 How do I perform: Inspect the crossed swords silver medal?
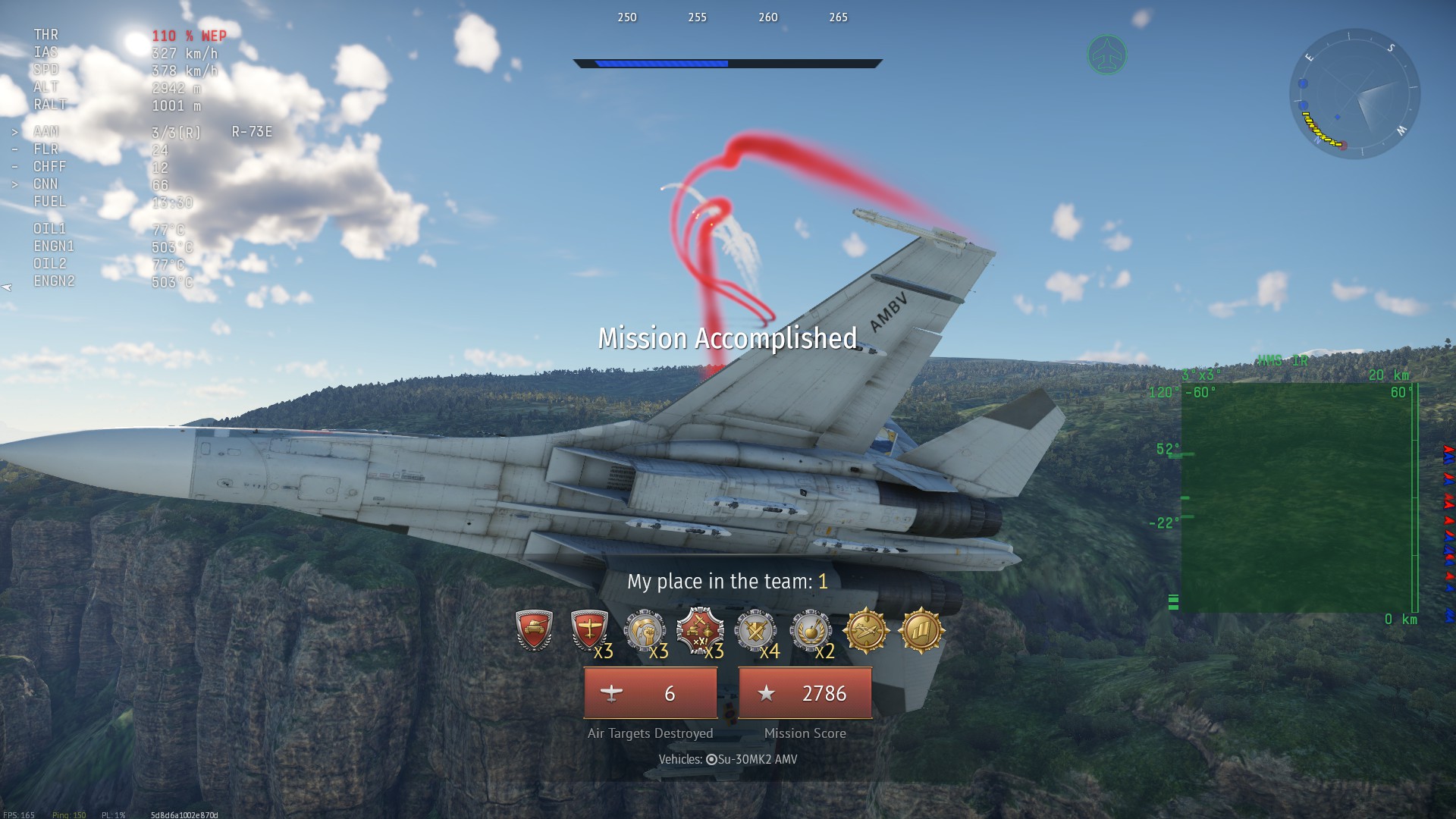[x=755, y=630]
